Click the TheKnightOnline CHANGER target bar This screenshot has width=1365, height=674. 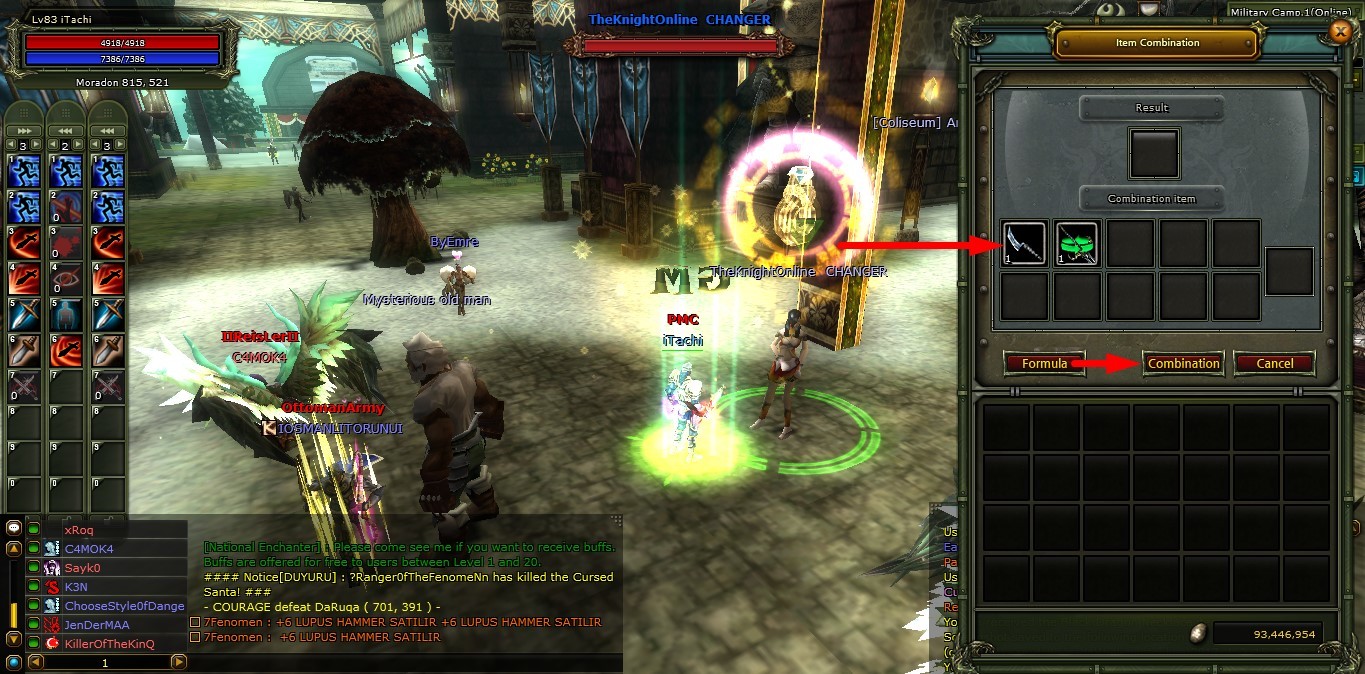(x=680, y=46)
